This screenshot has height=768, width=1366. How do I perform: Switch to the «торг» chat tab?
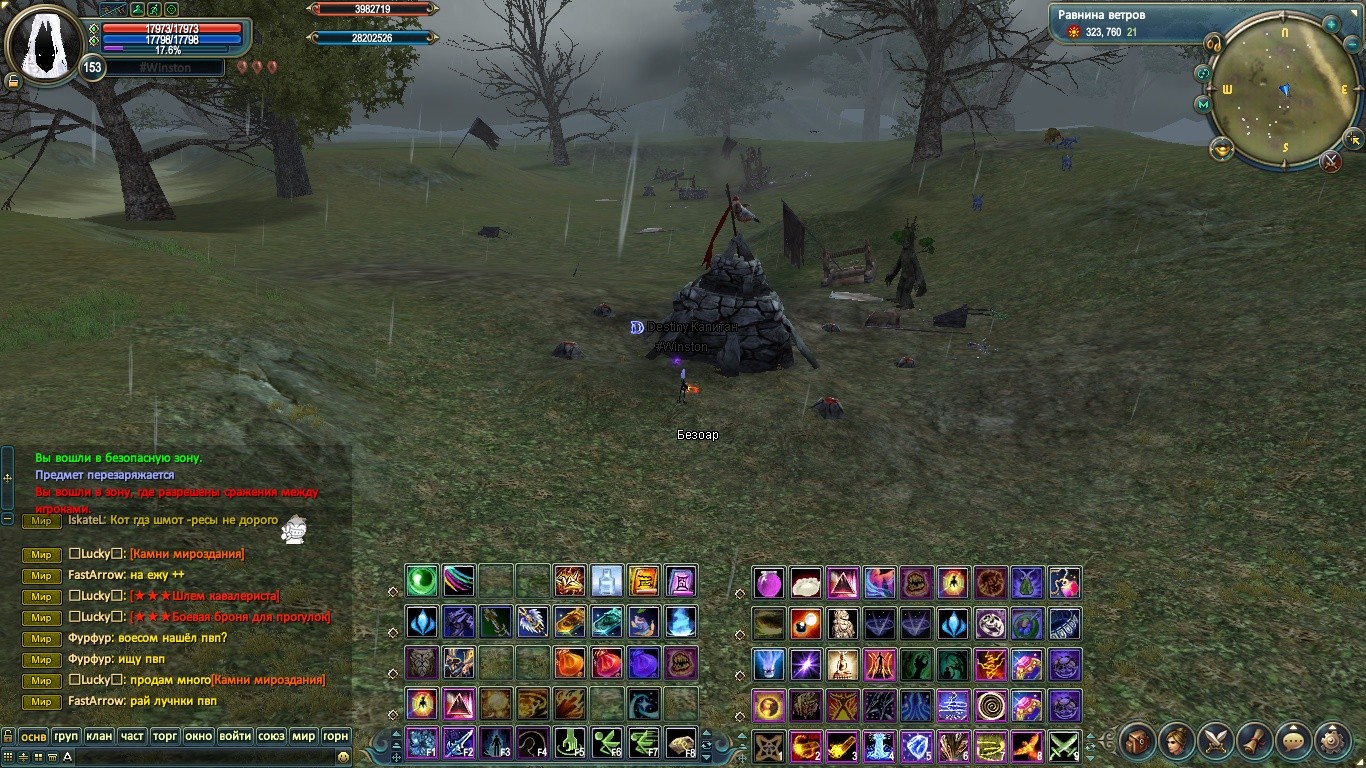[165, 736]
